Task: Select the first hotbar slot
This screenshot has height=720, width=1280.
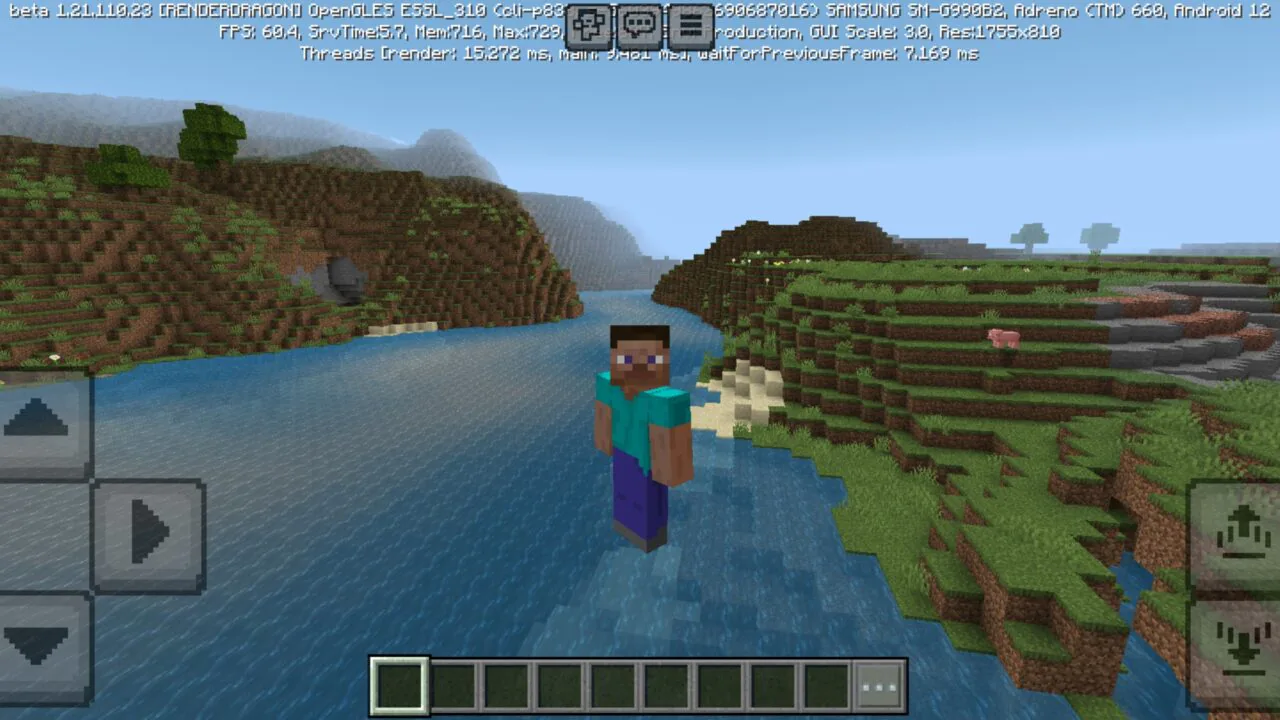Action: 398,684
